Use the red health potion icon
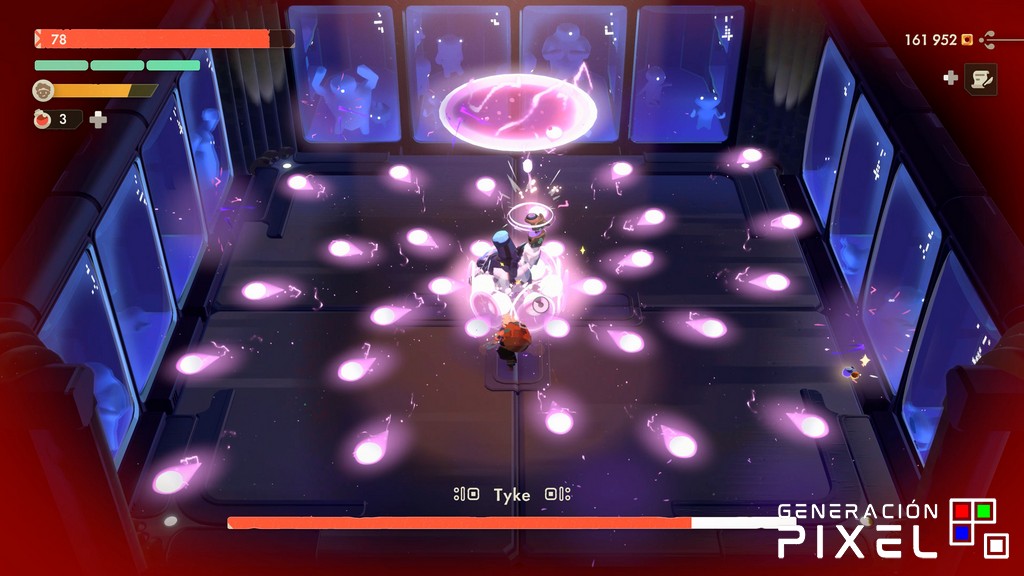The height and width of the screenshot is (576, 1024). pos(43,119)
